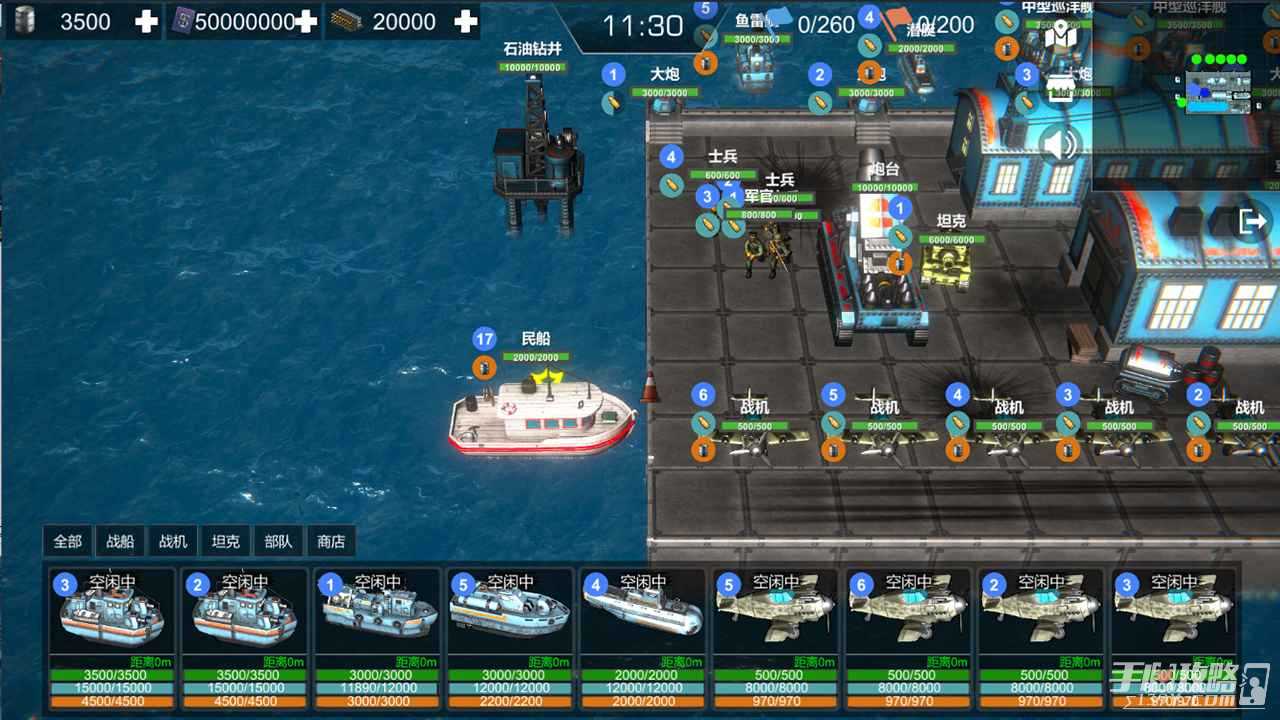Add ammo with the plus beside 20000
The width and height of the screenshot is (1280, 720).
465,21
